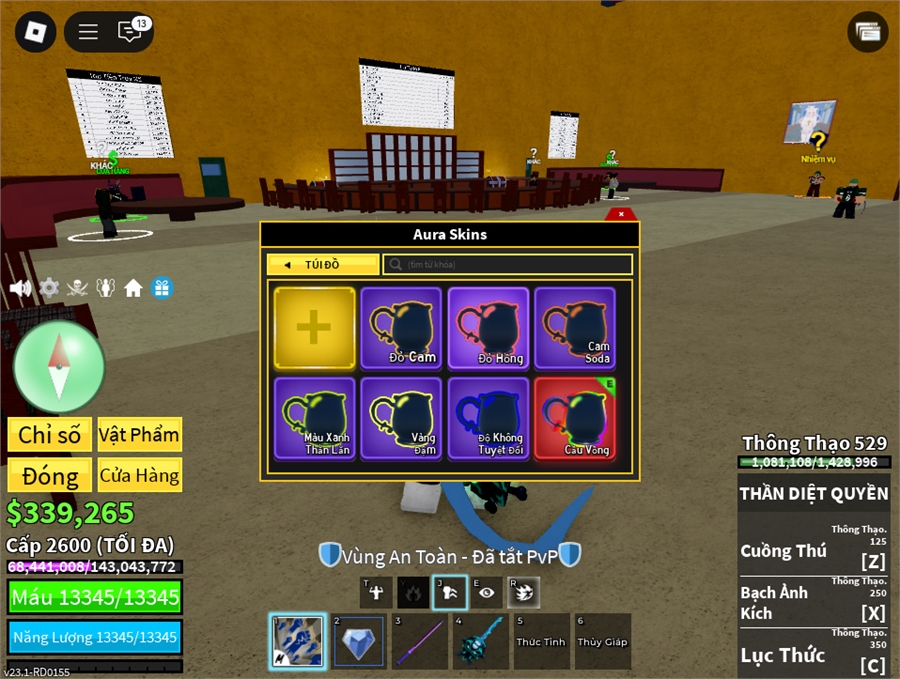The height and width of the screenshot is (679, 900).
Task: Click the equipped Cầu Vồng rainbow aura
Action: click(x=575, y=417)
